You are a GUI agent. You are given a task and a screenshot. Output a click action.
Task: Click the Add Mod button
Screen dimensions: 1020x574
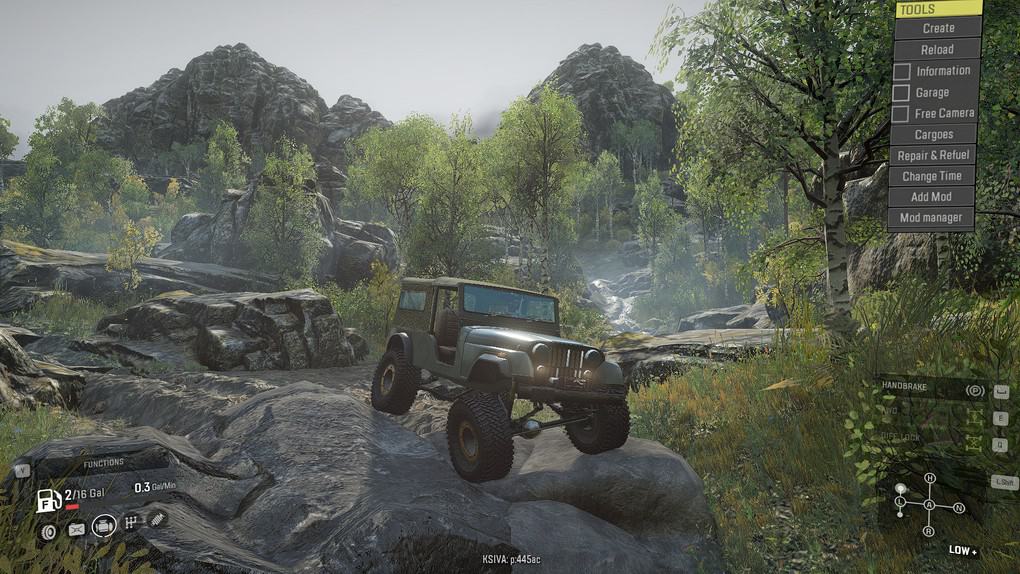tap(931, 197)
